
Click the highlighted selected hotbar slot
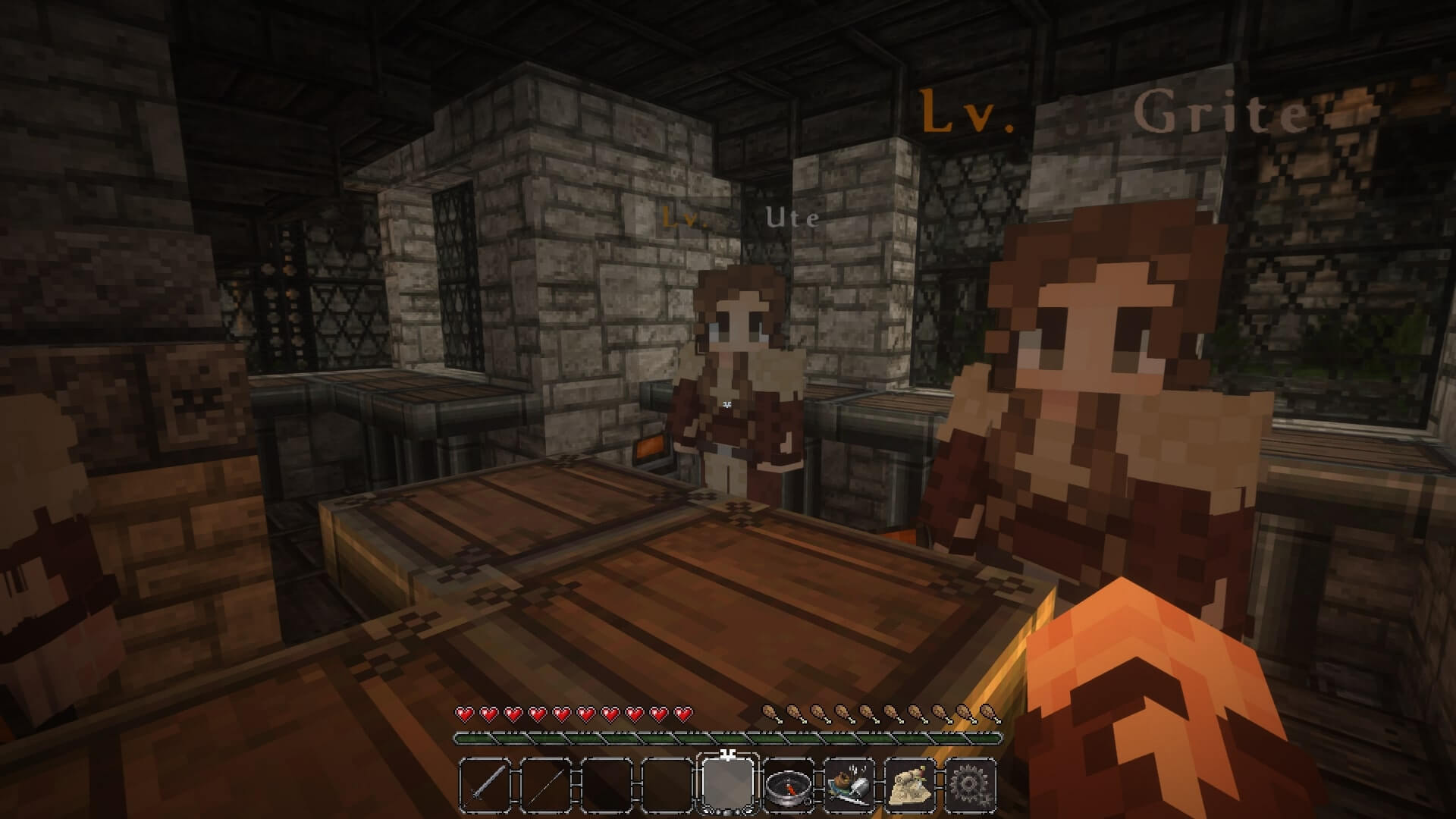click(728, 782)
